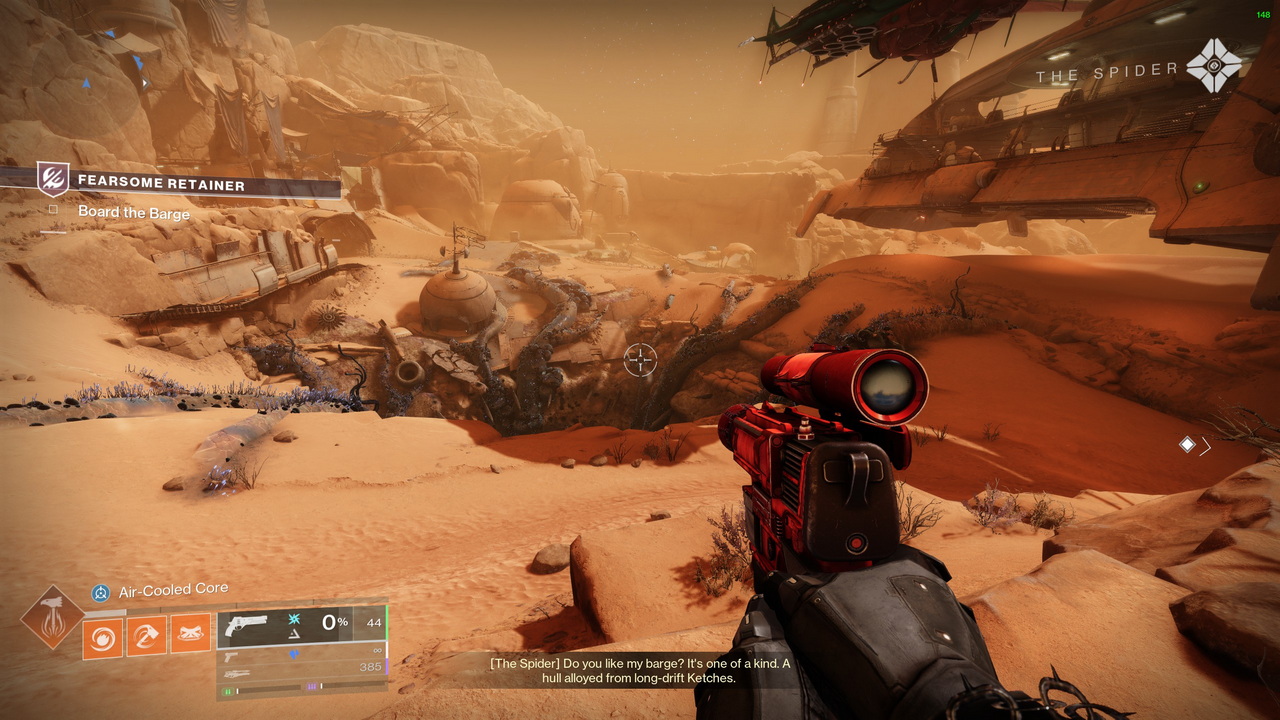This screenshot has width=1280, height=720.
Task: Activate the swirling-flame grenade ability icon
Action: click(102, 636)
